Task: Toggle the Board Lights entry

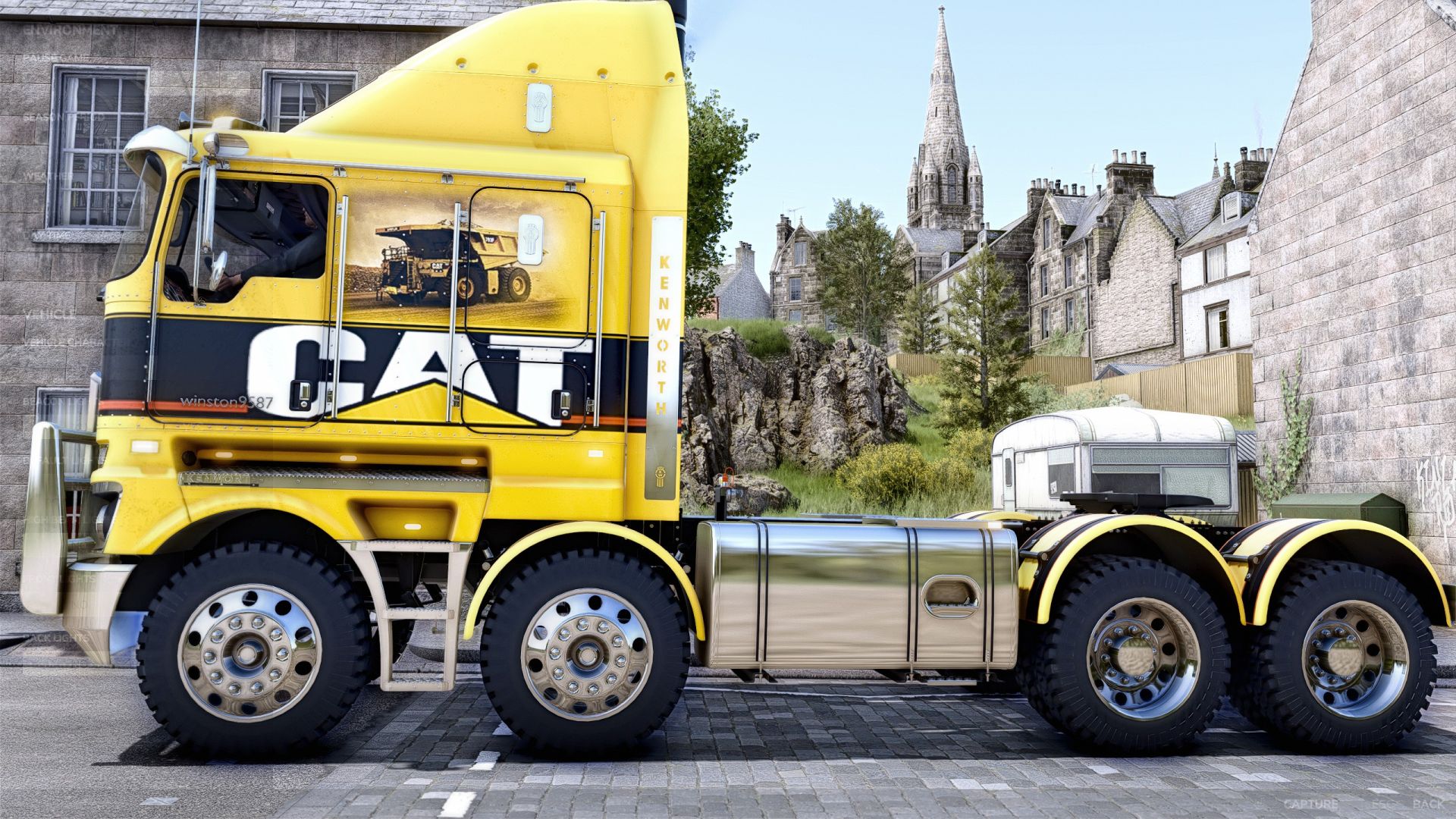Action: 61,578
